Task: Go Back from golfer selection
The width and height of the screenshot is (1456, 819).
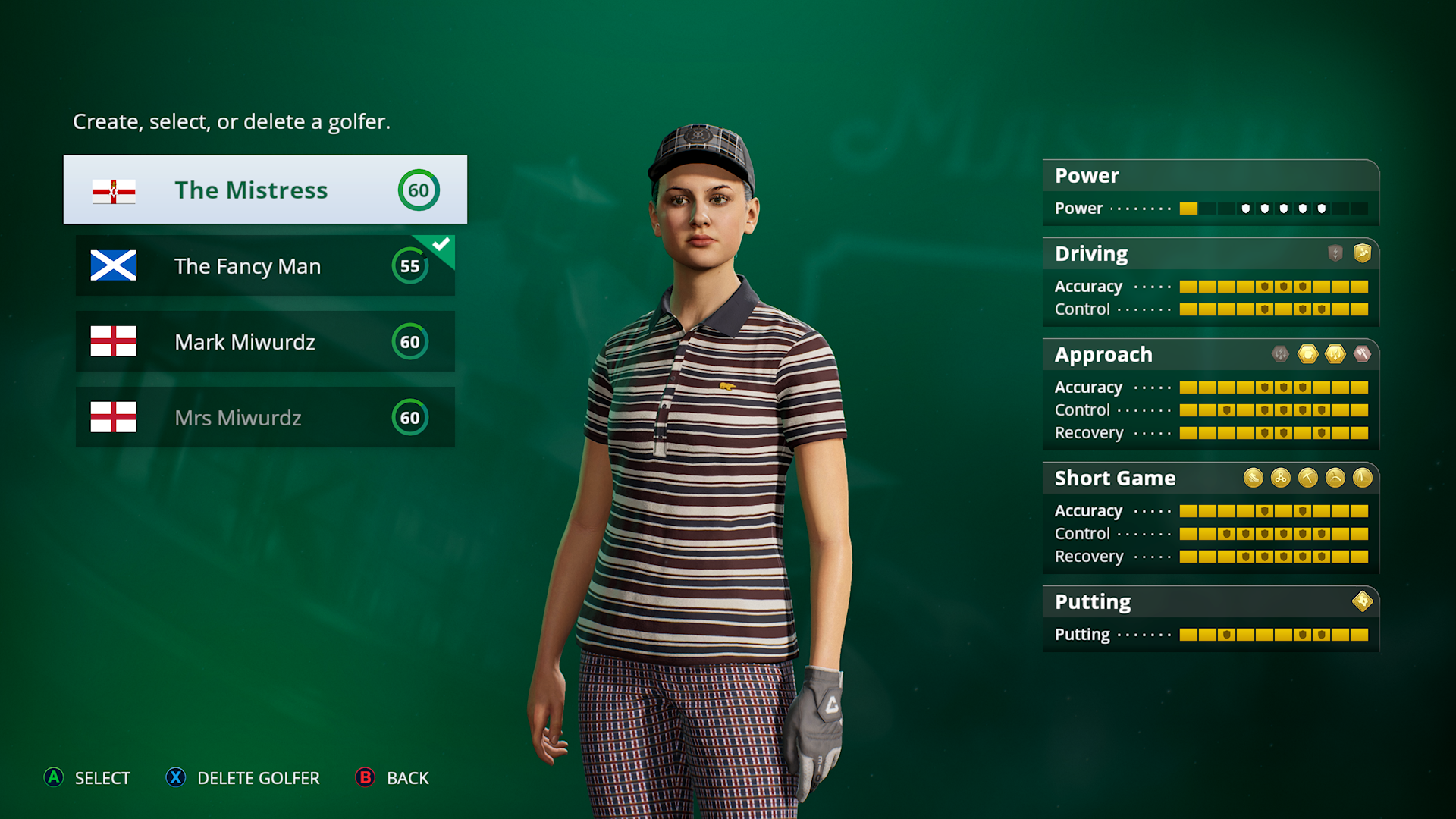Action: pyautogui.click(x=392, y=778)
